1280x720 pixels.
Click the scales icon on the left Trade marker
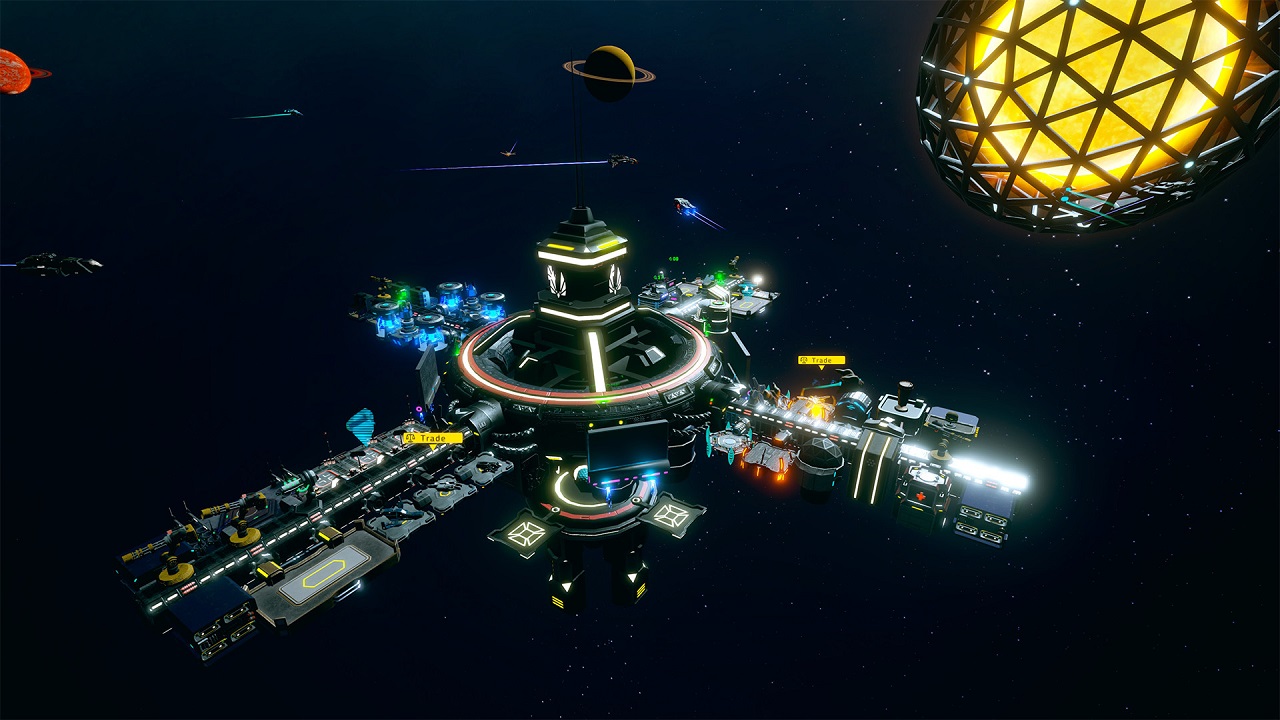point(410,437)
